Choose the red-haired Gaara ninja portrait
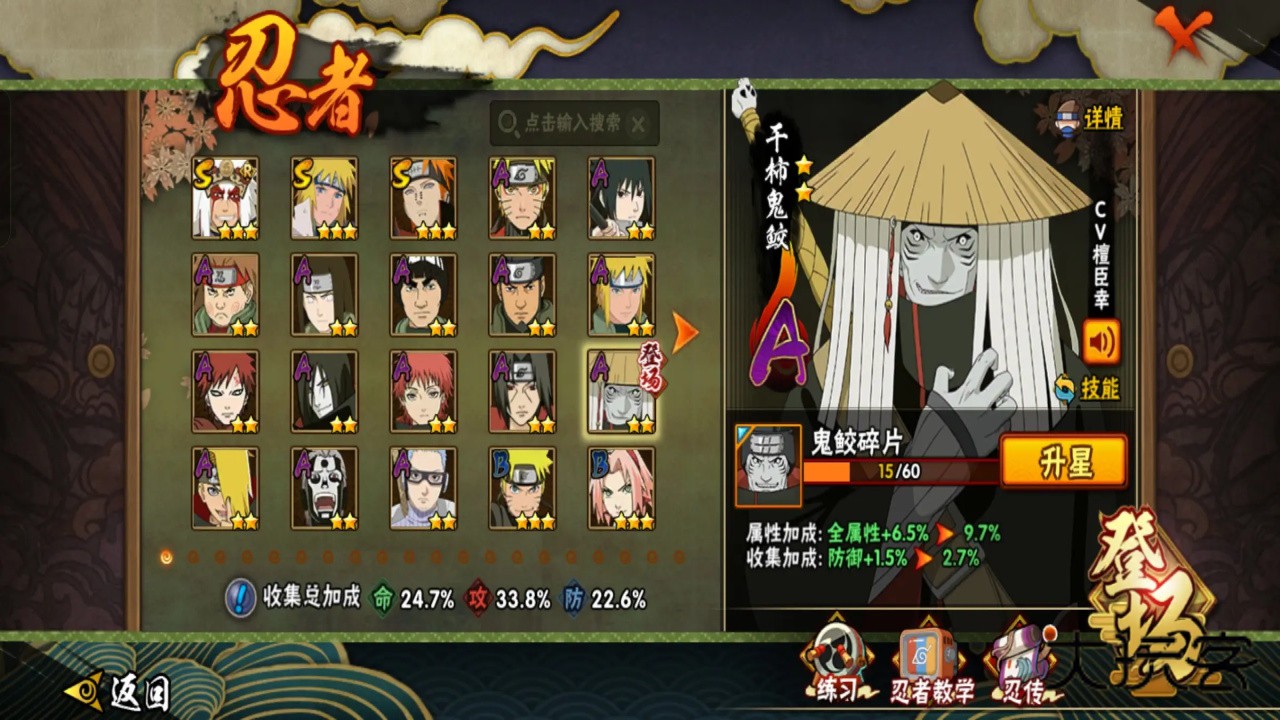Viewport: 1280px width, 720px height. (225, 391)
